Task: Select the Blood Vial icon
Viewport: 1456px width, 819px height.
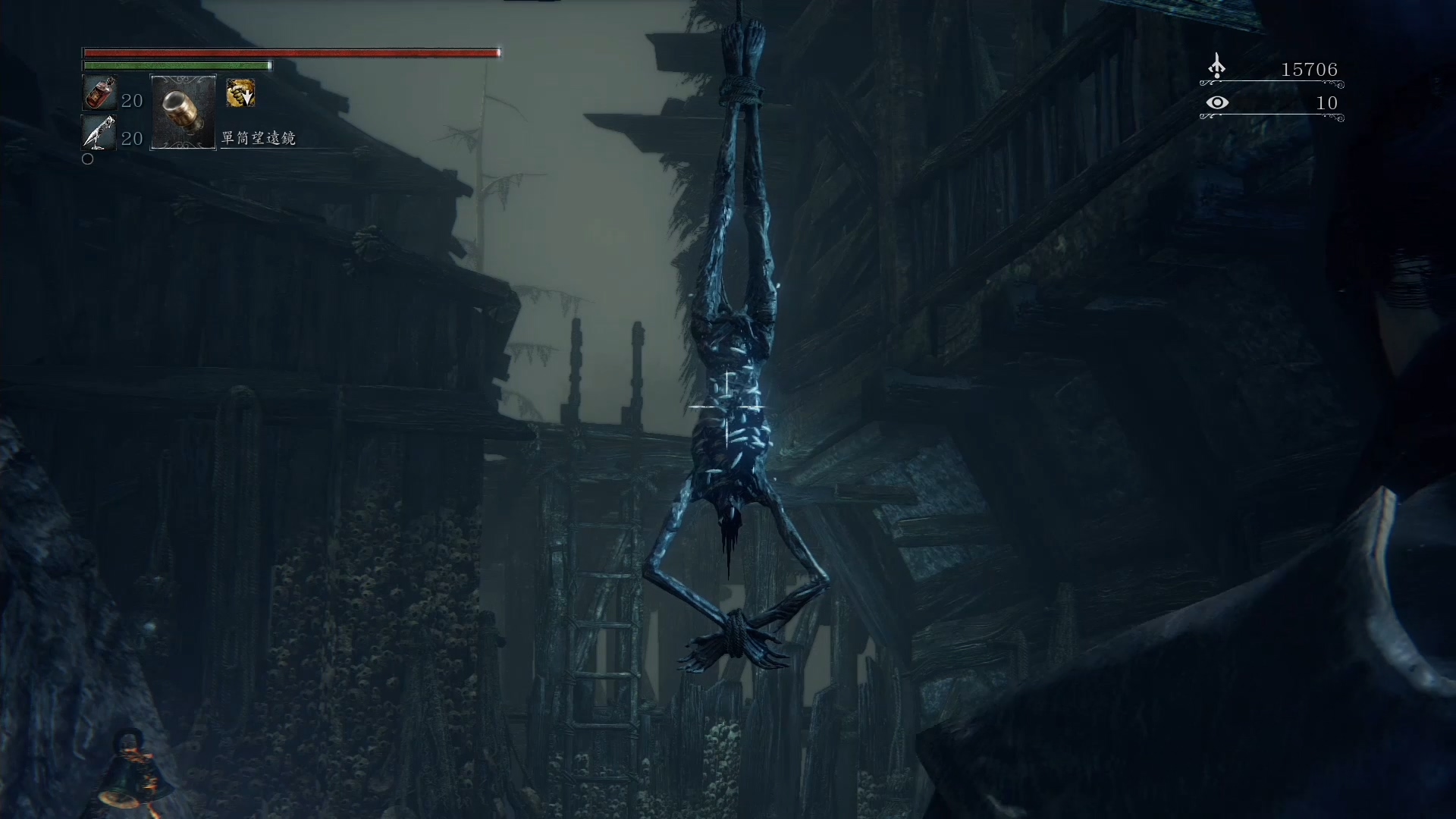Action: pyautogui.click(x=99, y=94)
